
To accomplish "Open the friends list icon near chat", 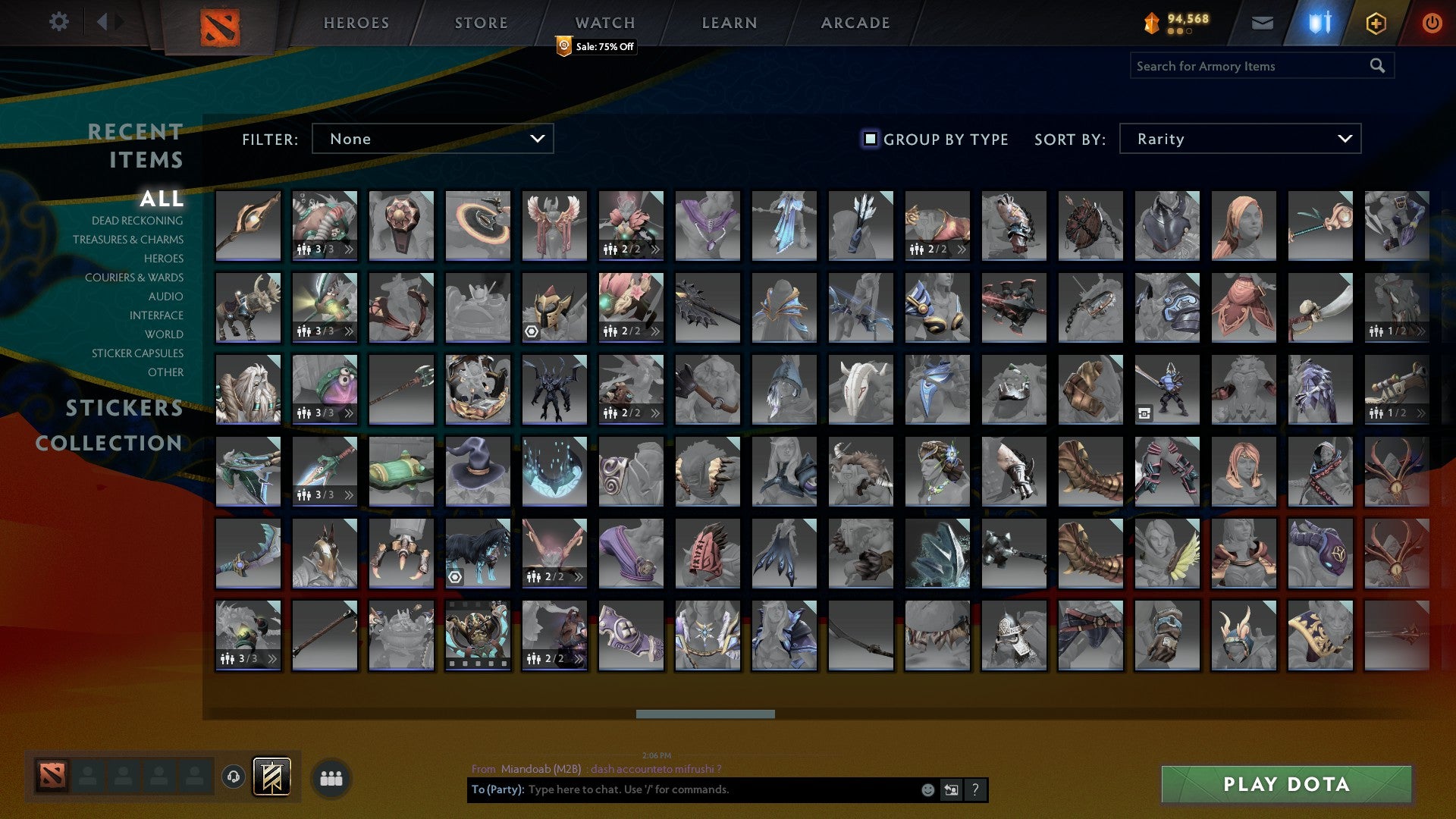I will pos(330,777).
